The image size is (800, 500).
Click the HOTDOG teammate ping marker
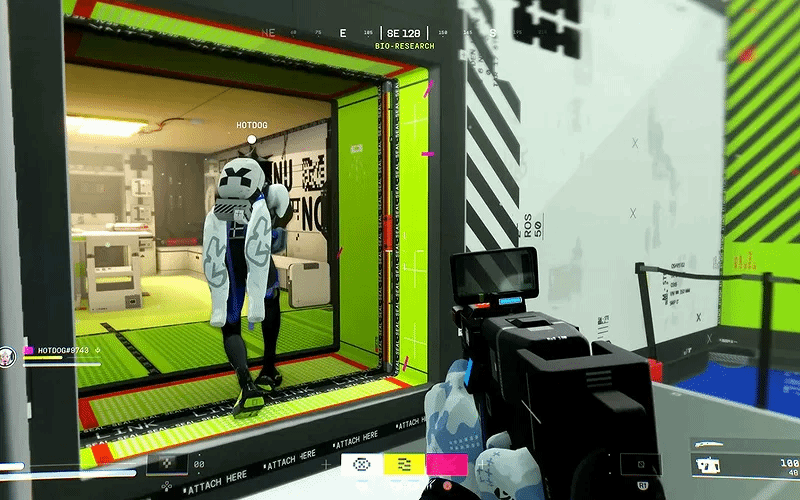pyautogui.click(x=252, y=139)
